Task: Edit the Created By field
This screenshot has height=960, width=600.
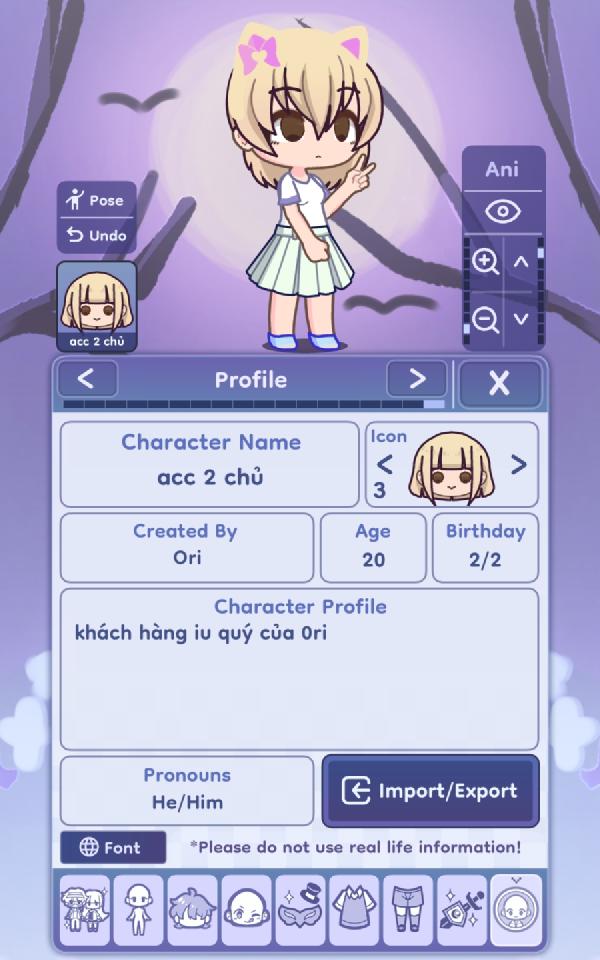Action: tap(187, 547)
